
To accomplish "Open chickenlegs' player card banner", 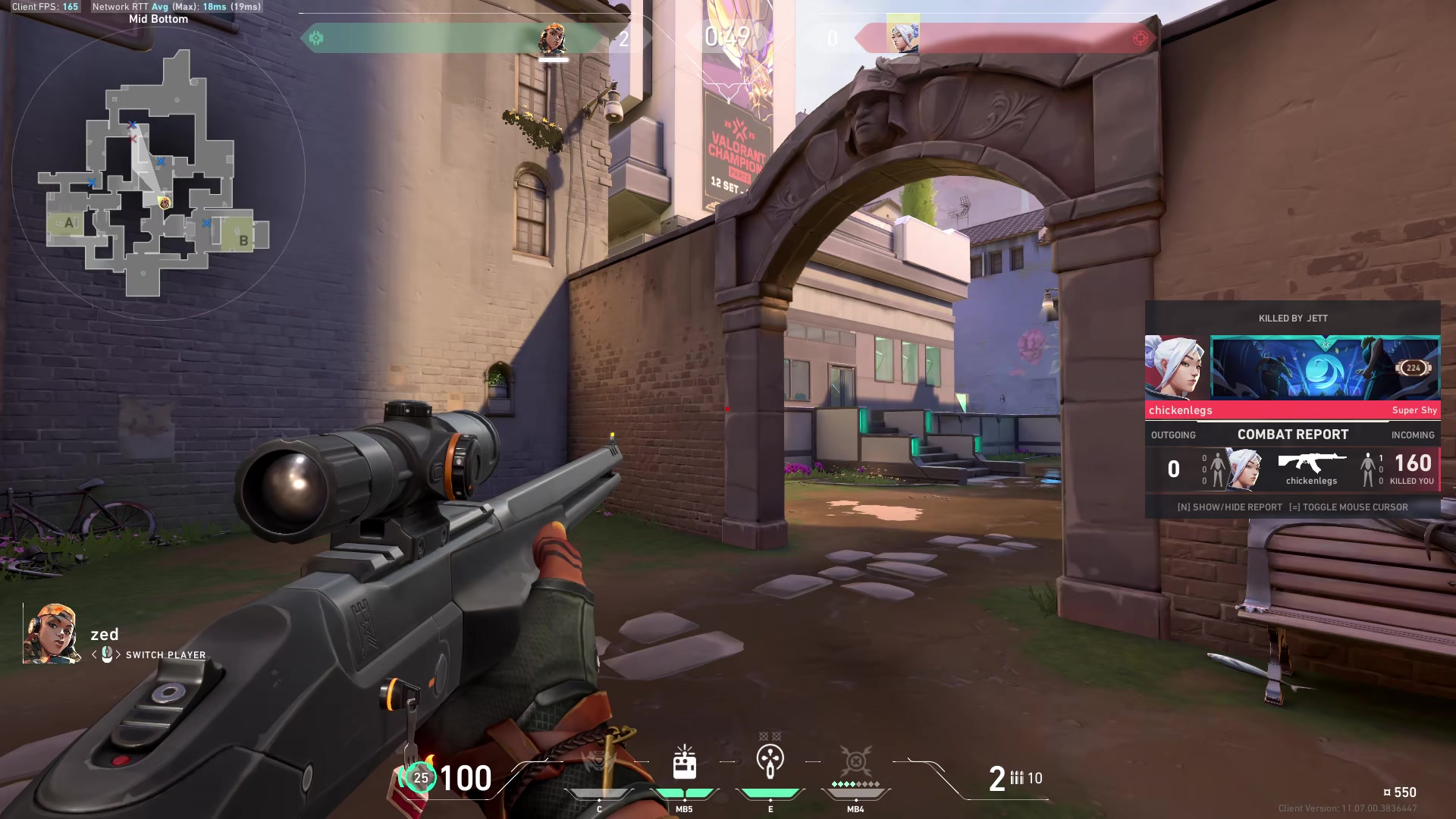I will coord(1325,368).
